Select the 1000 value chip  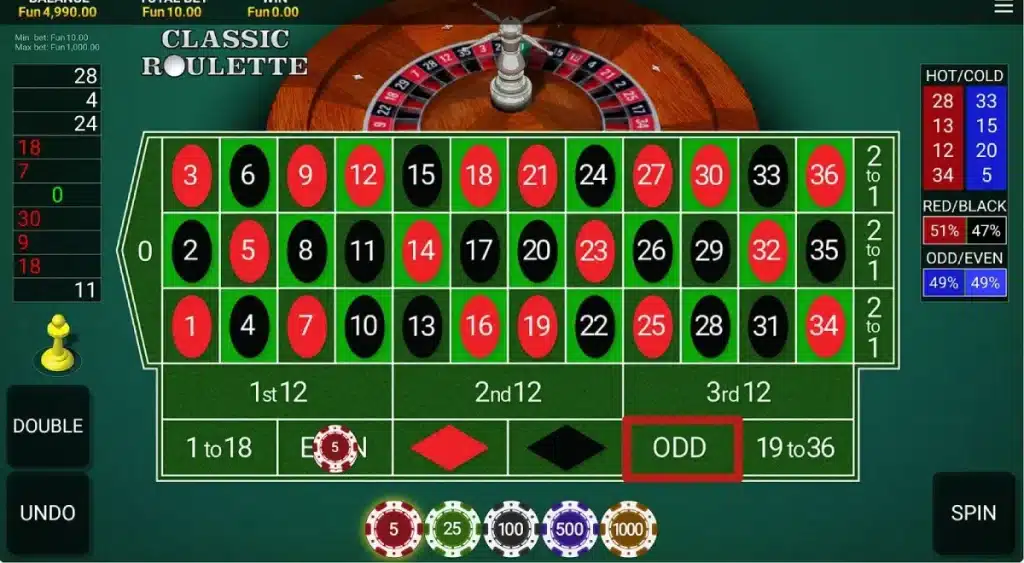point(629,527)
